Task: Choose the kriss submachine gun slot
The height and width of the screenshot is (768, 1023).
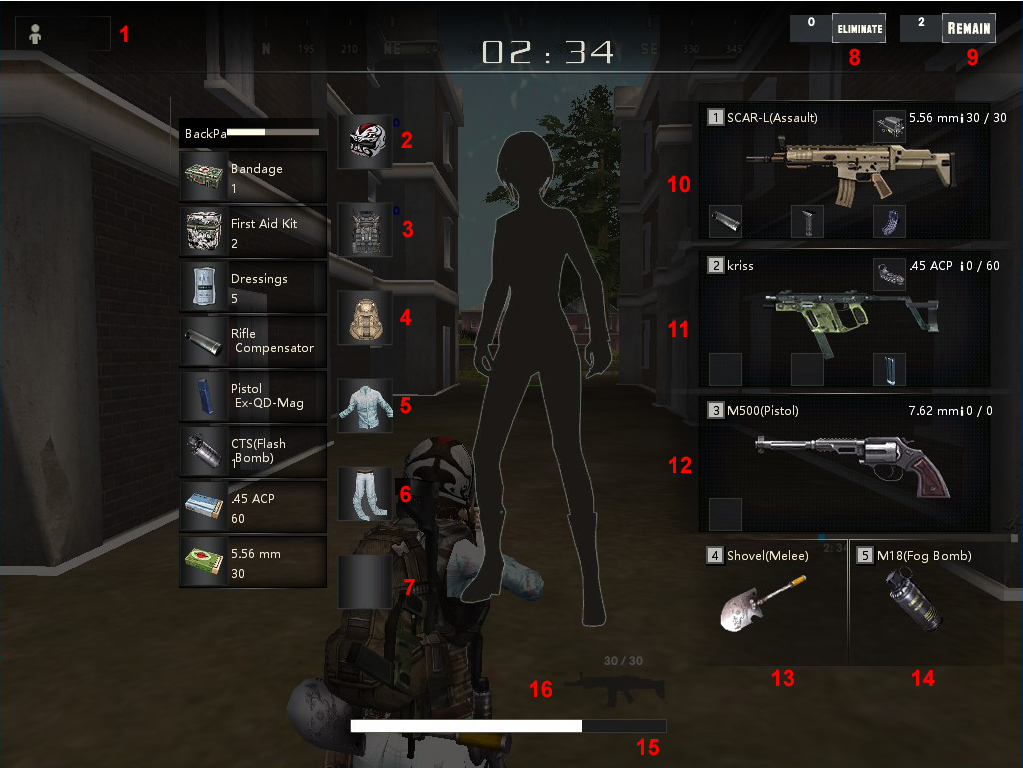Action: pyautogui.click(x=844, y=318)
